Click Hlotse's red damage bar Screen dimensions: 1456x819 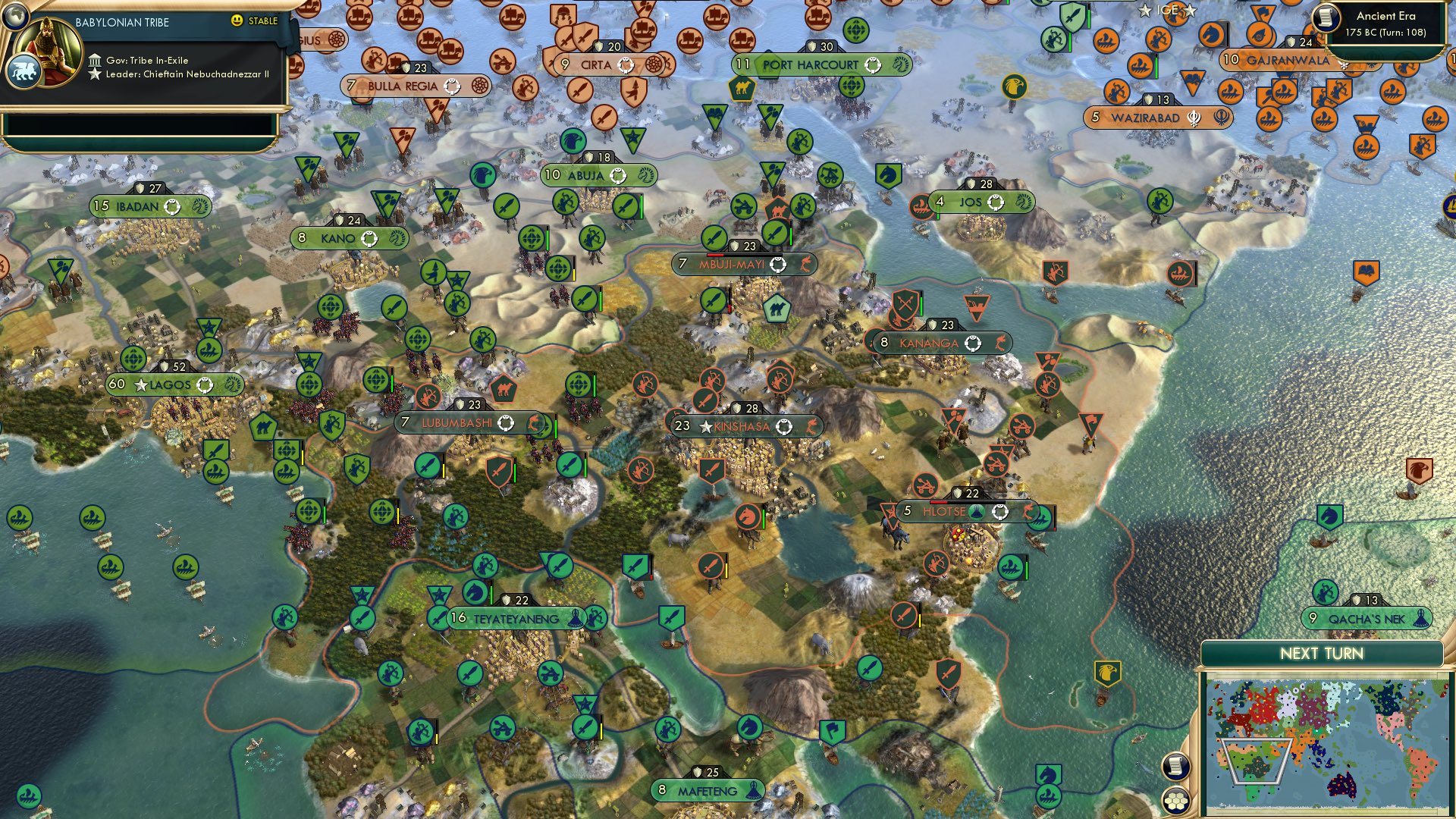(x=938, y=500)
